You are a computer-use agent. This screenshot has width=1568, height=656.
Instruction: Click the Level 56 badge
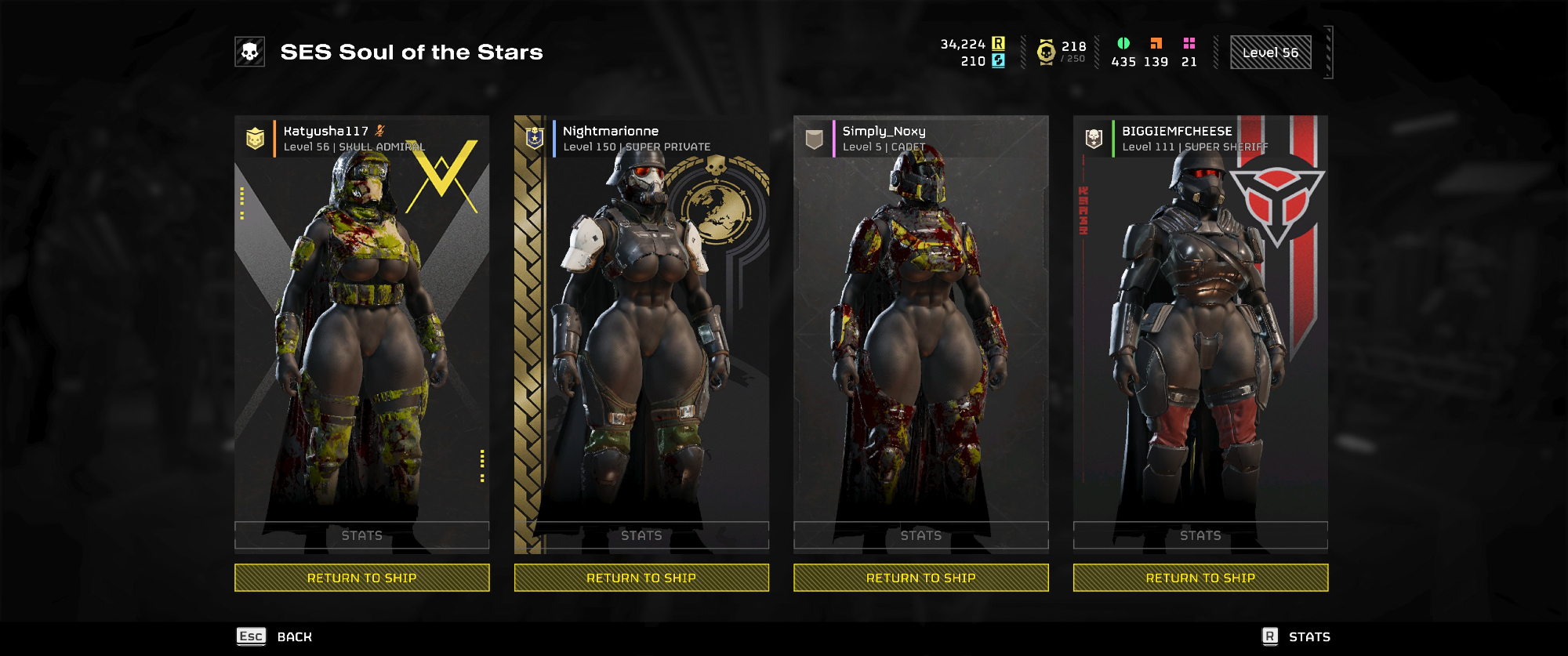pos(1270,53)
